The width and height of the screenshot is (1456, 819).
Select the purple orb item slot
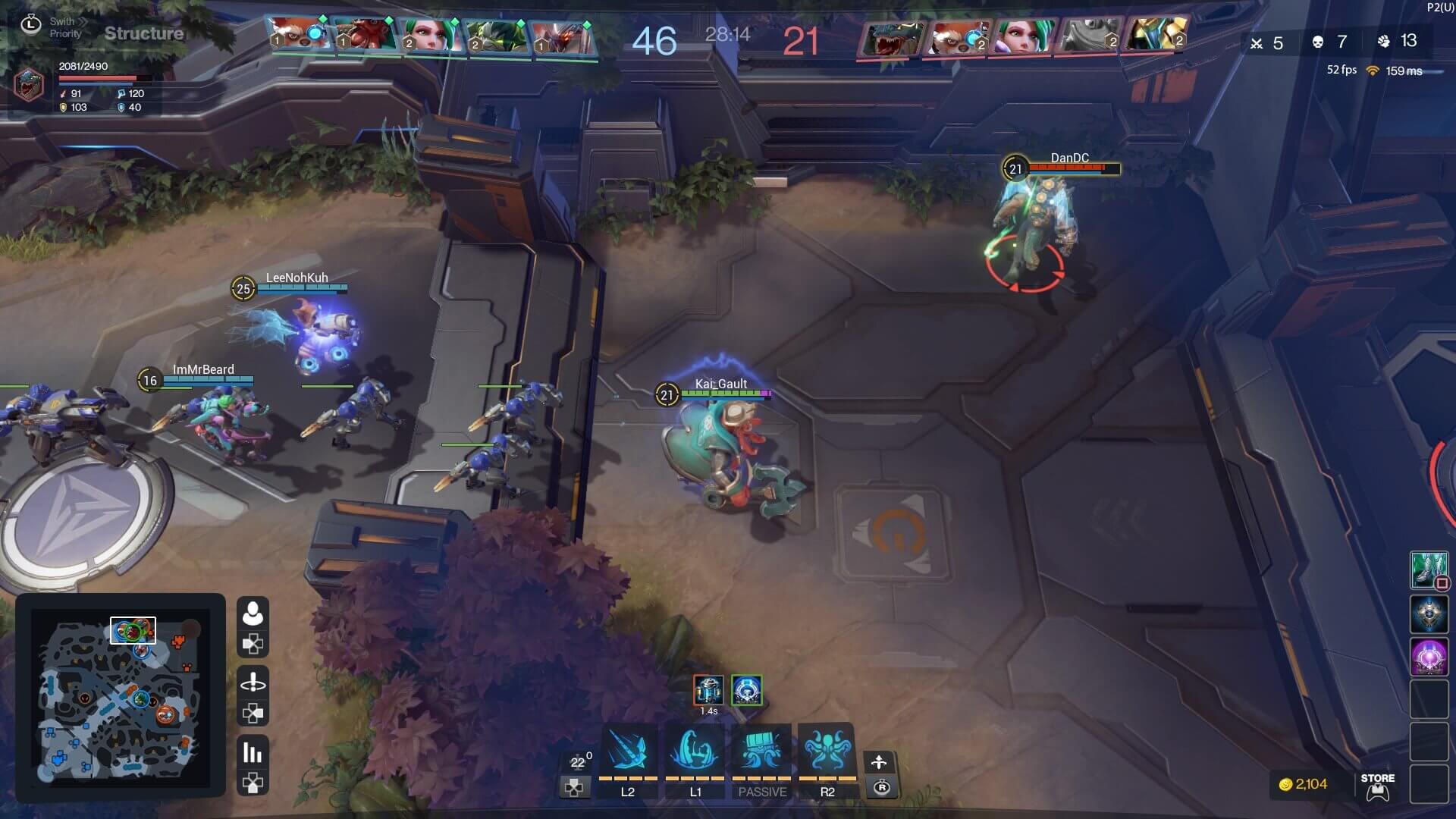[1428, 656]
